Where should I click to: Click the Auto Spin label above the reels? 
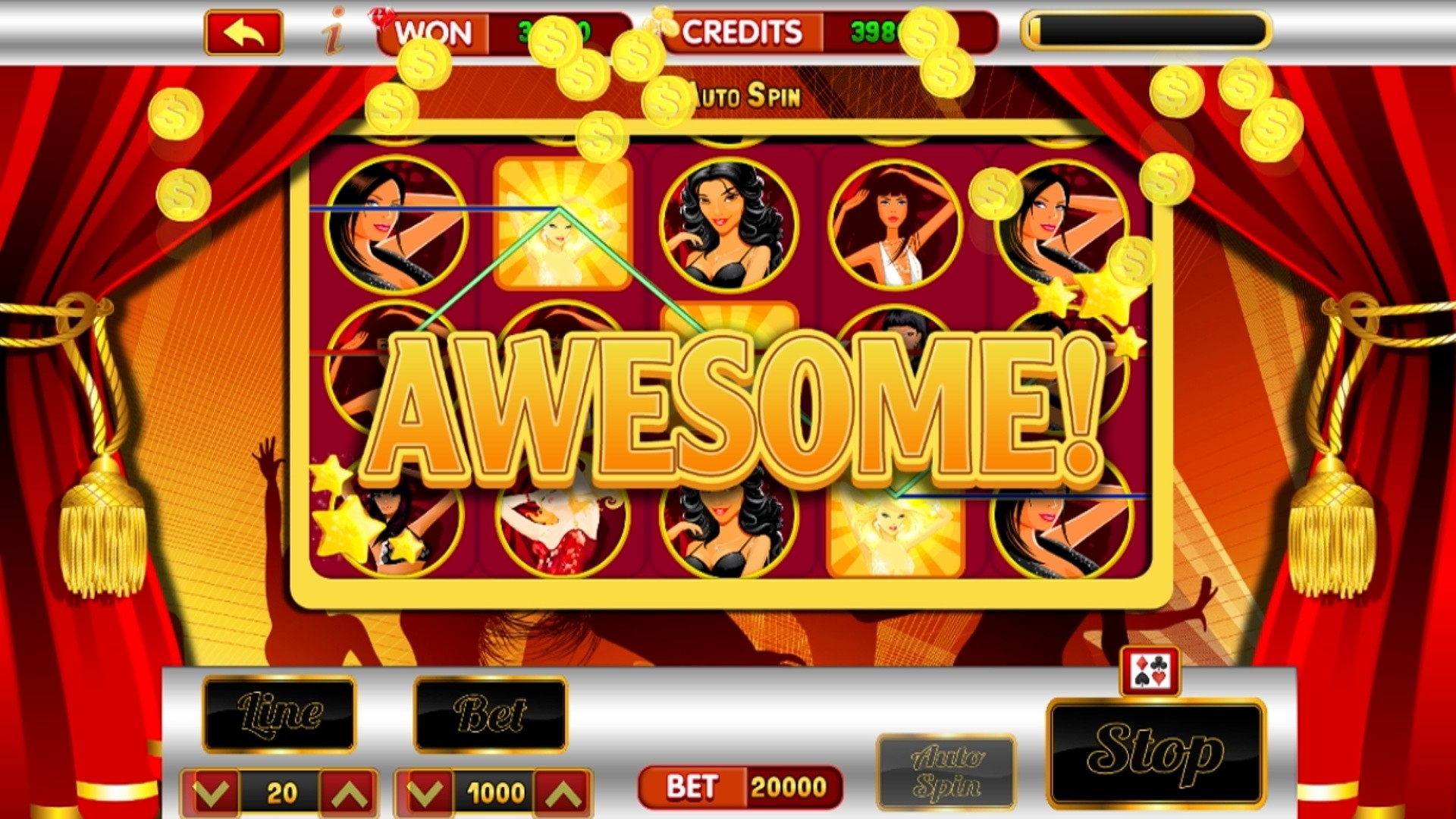click(x=745, y=93)
